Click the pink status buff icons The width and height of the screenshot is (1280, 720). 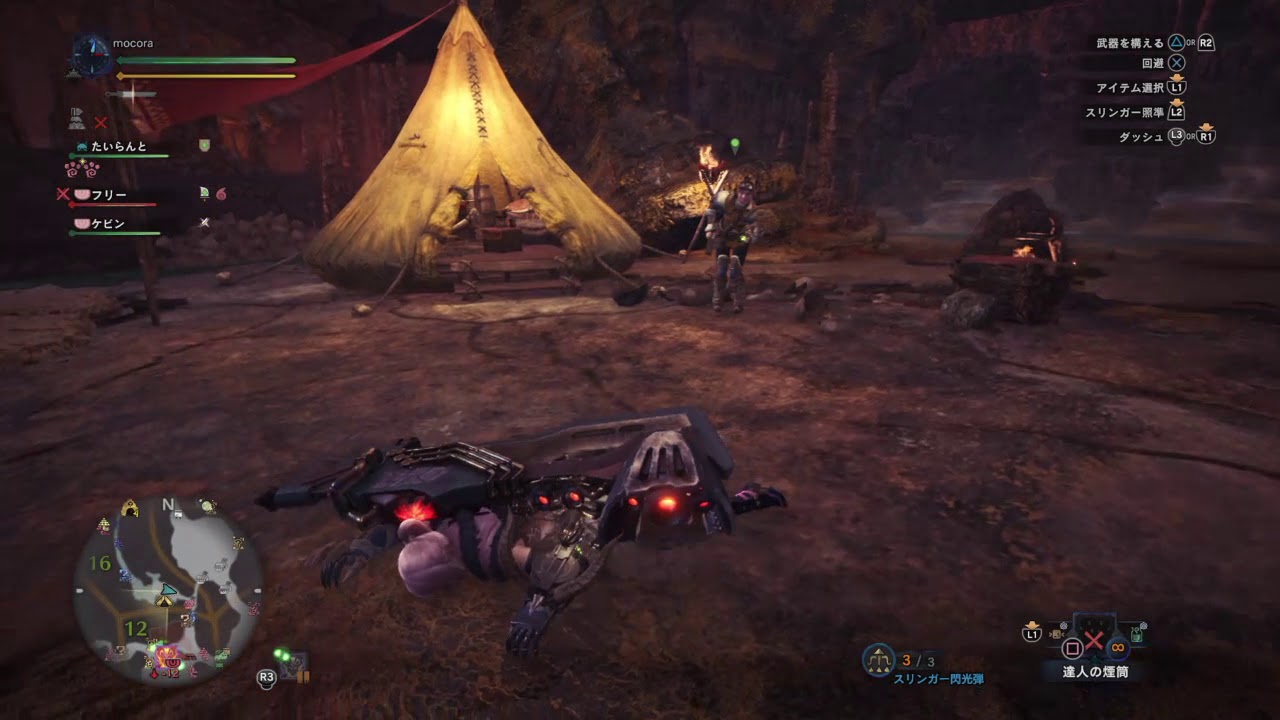82,169
